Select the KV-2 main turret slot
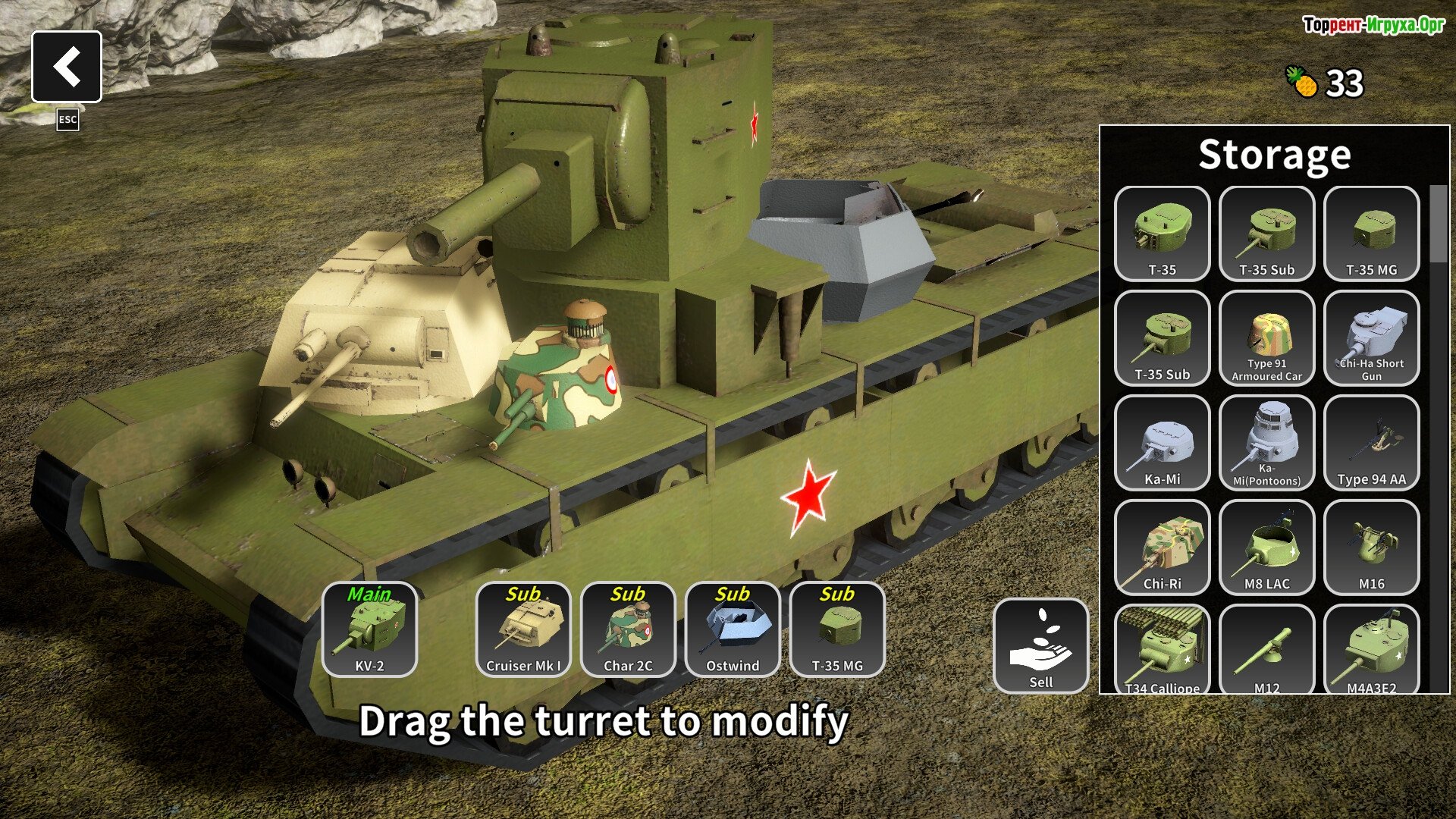The width and height of the screenshot is (1456, 819). click(369, 629)
